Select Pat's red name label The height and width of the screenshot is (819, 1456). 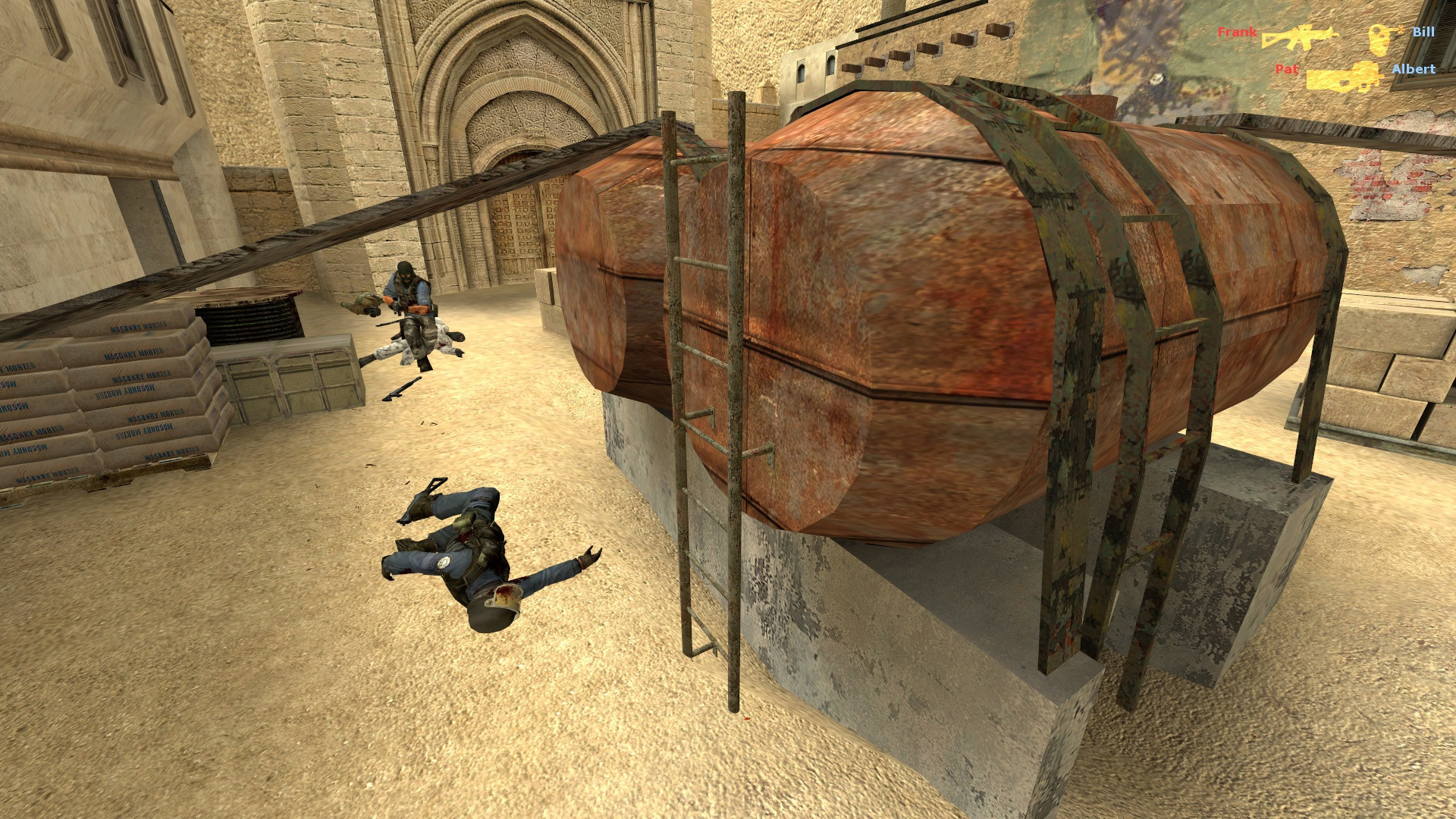tap(1288, 71)
